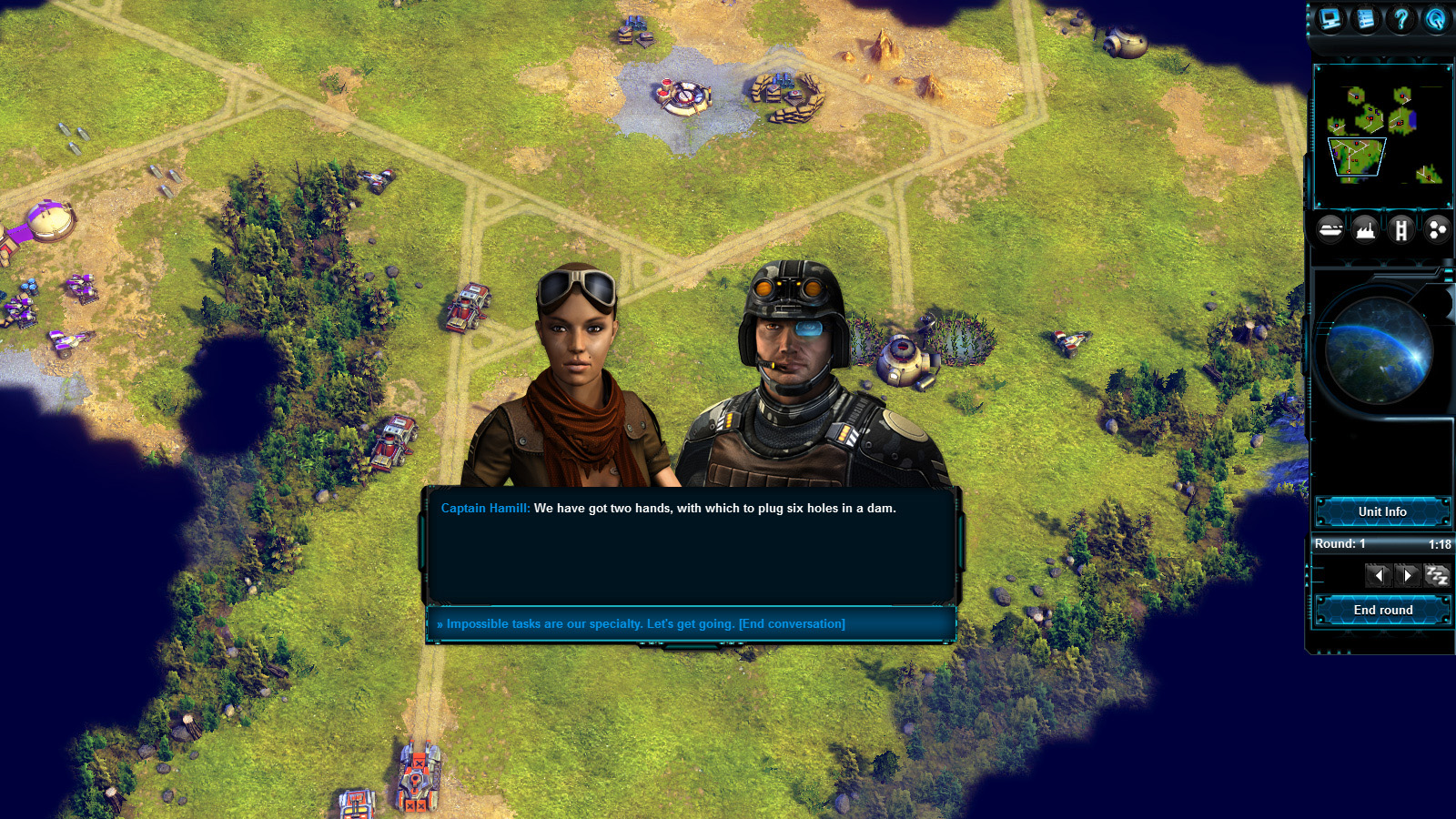Cycle to previous unit with left arrow
Image resolution: width=1456 pixels, height=819 pixels.
1379,575
